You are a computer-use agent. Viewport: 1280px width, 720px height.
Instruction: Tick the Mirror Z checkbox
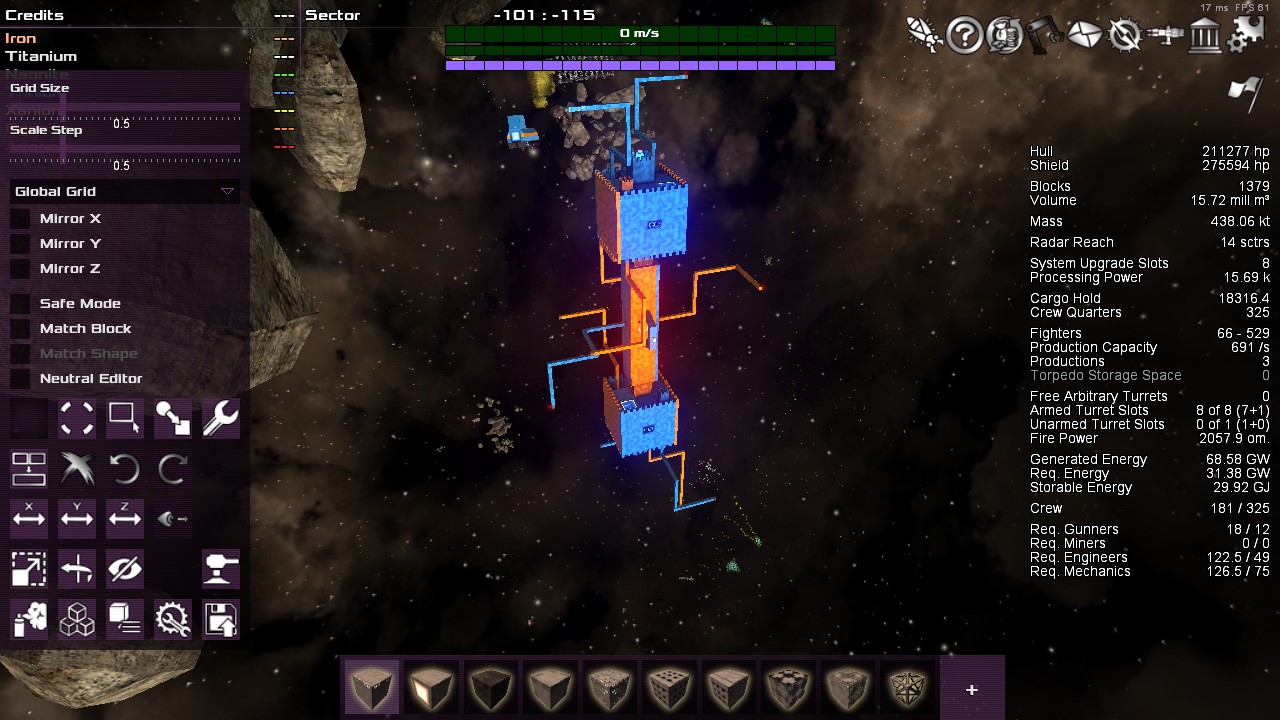20,269
